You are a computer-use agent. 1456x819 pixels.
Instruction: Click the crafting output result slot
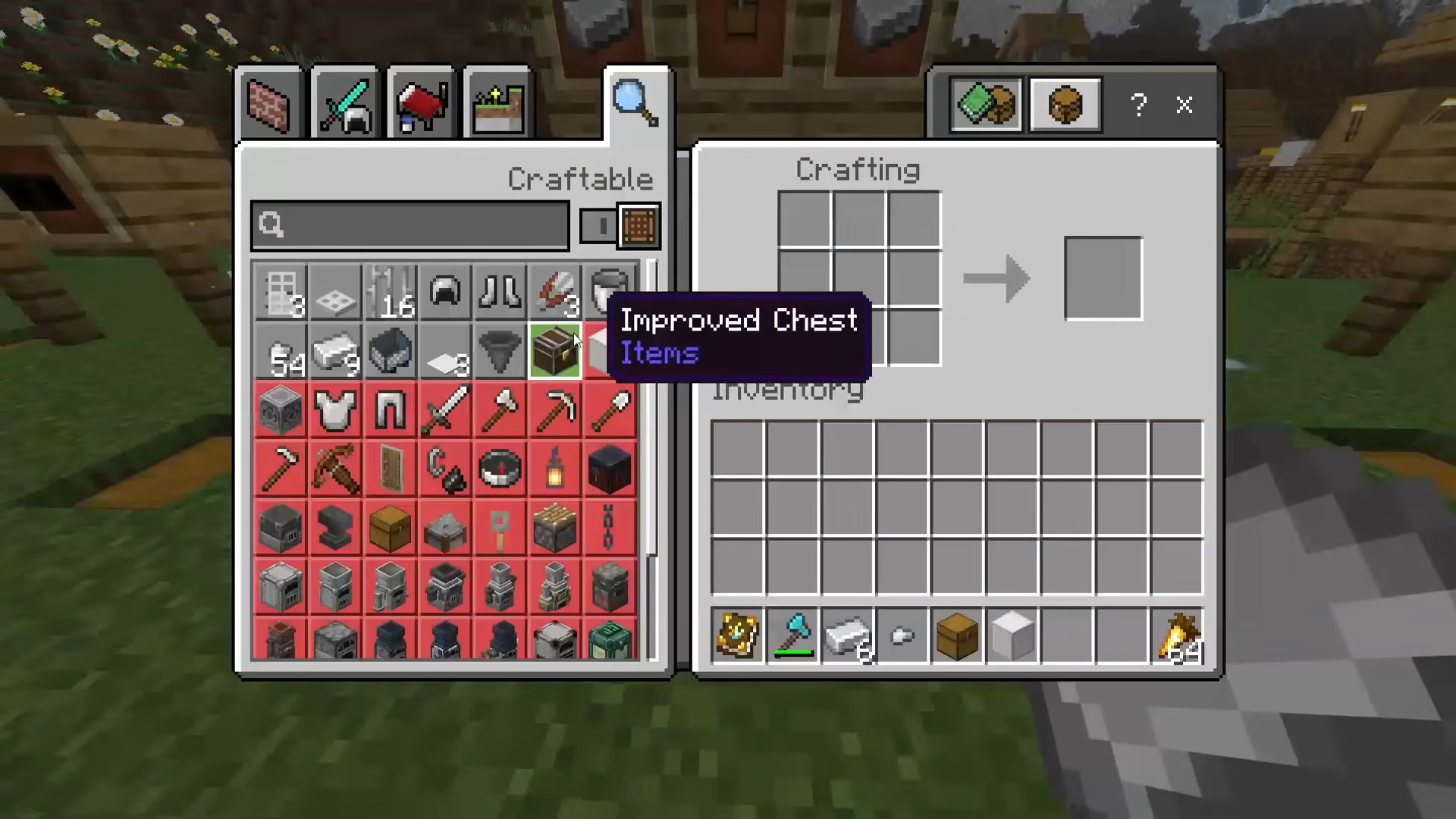point(1103,278)
